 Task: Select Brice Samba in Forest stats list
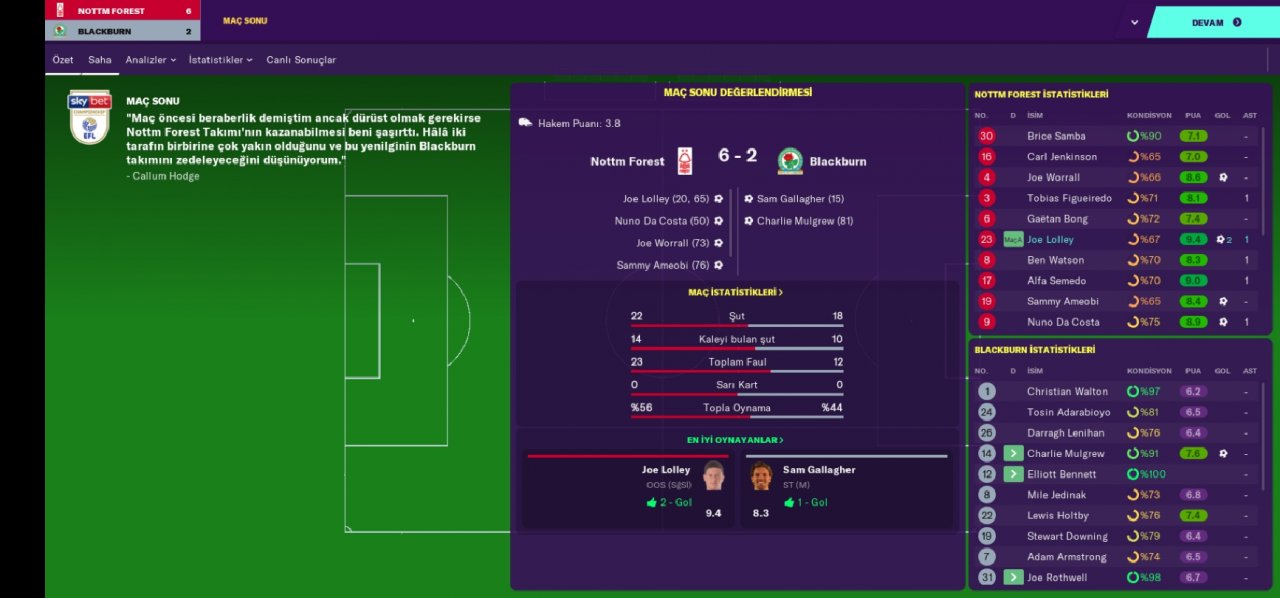pyautogui.click(x=1056, y=136)
